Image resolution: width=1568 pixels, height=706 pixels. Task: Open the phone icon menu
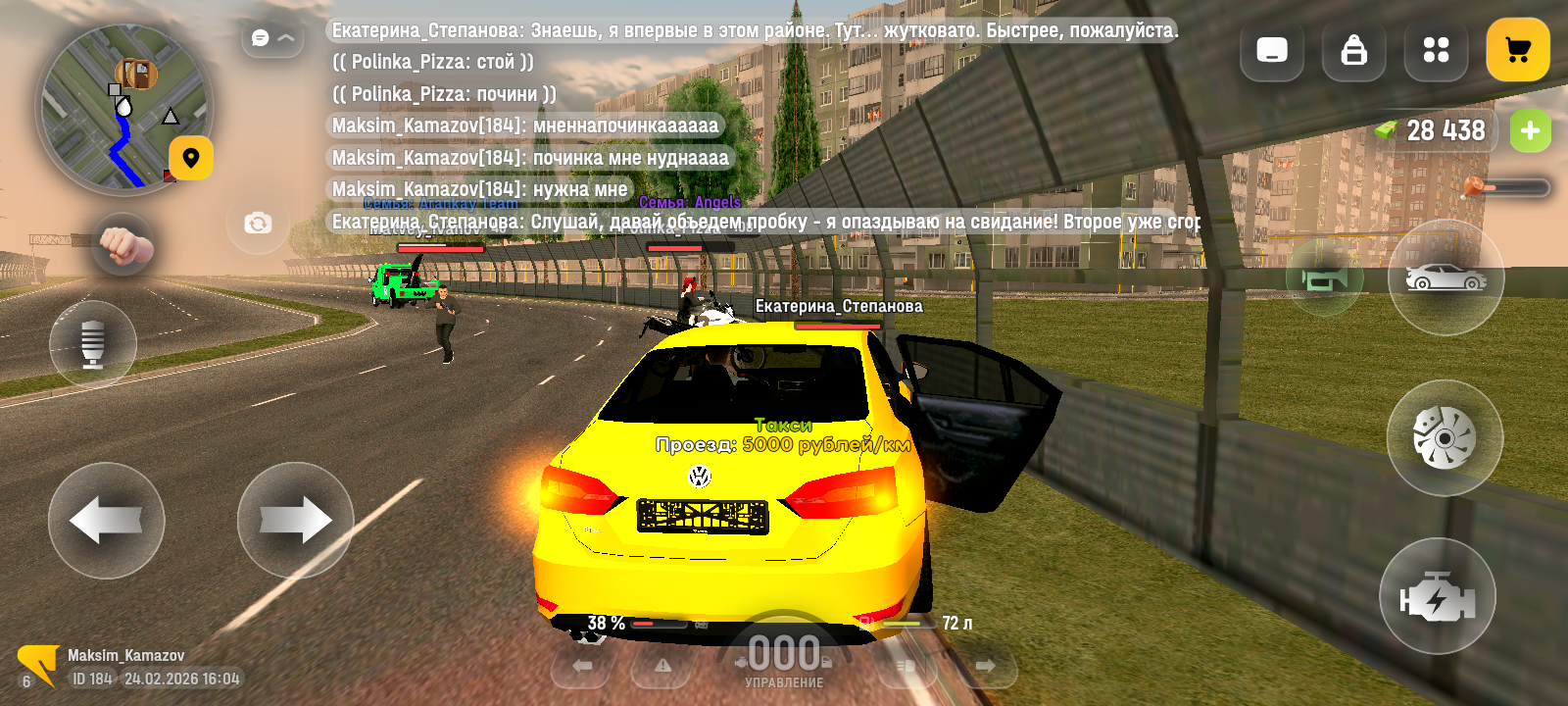pyautogui.click(x=1272, y=50)
